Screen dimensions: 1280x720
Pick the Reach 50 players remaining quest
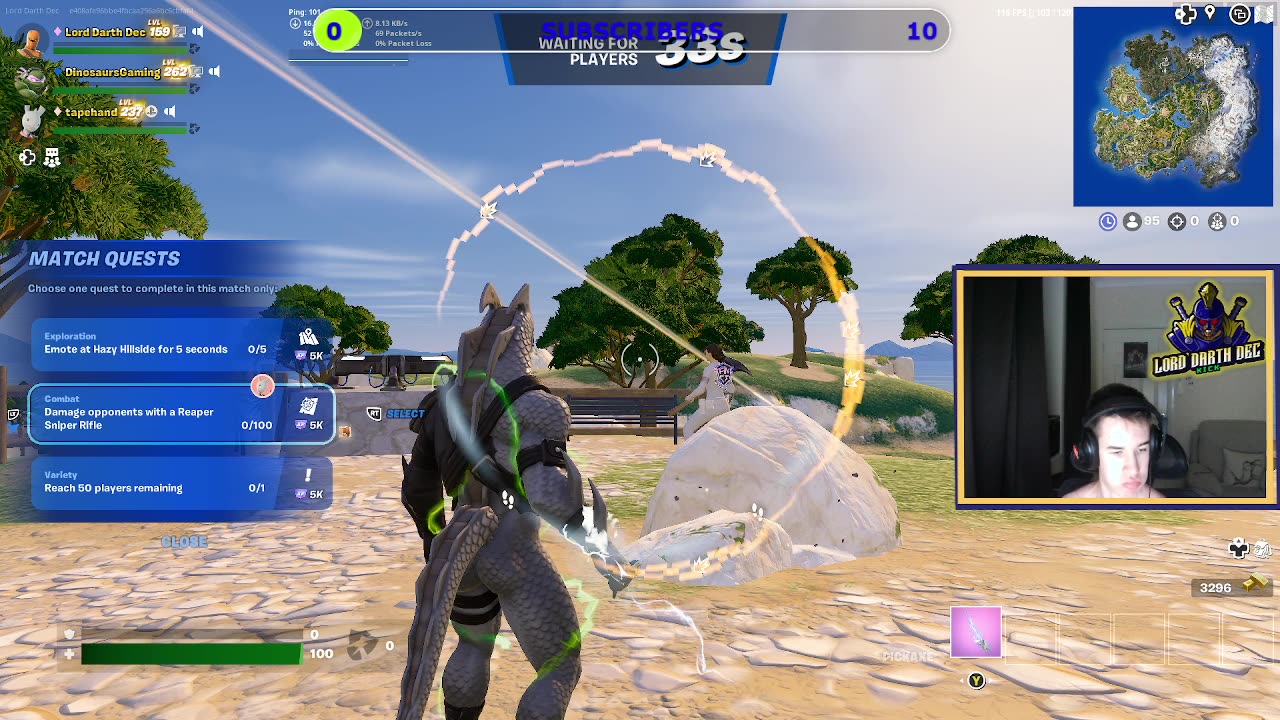[x=180, y=482]
